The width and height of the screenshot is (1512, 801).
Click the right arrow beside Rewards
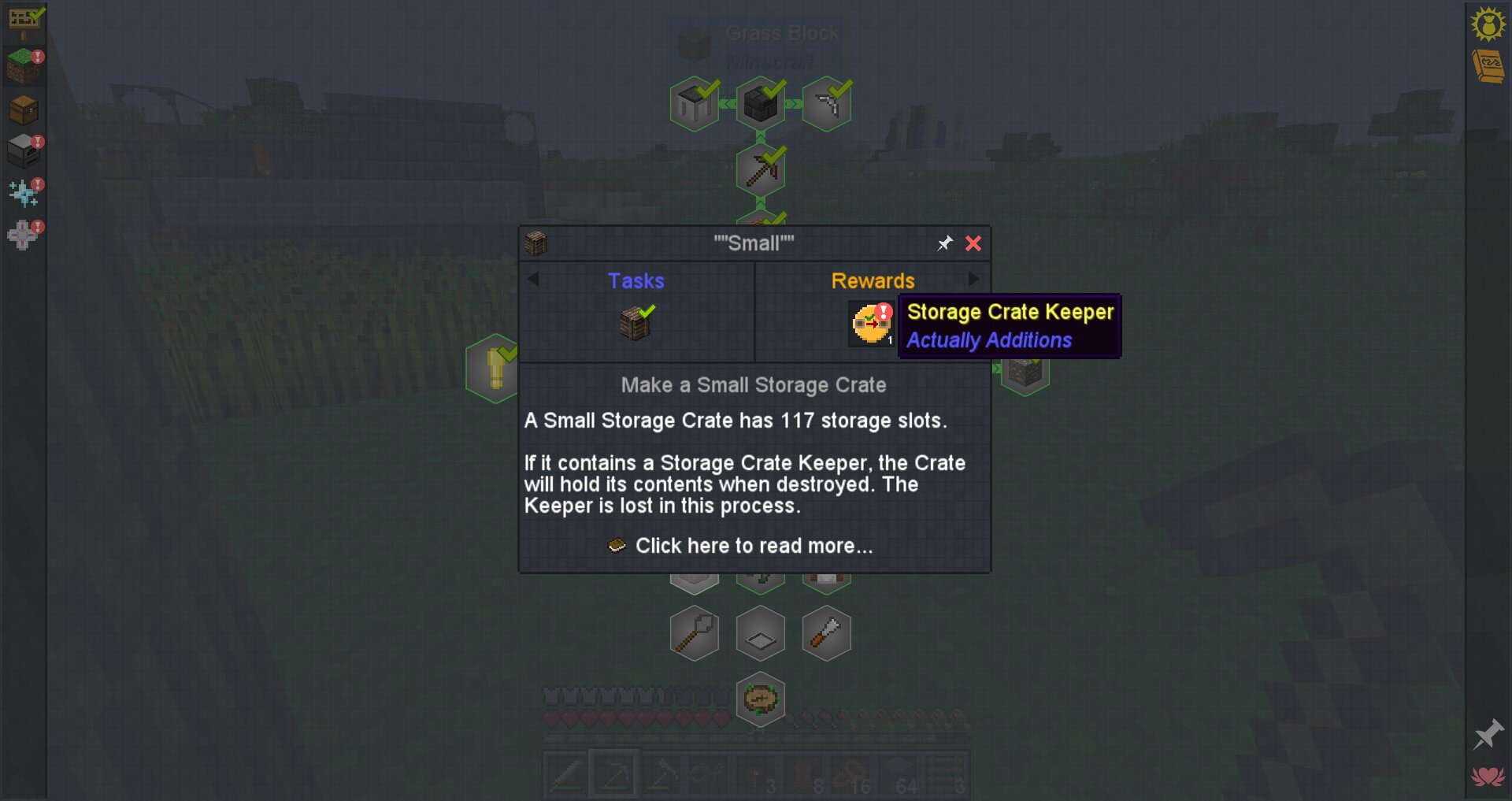pos(975,279)
